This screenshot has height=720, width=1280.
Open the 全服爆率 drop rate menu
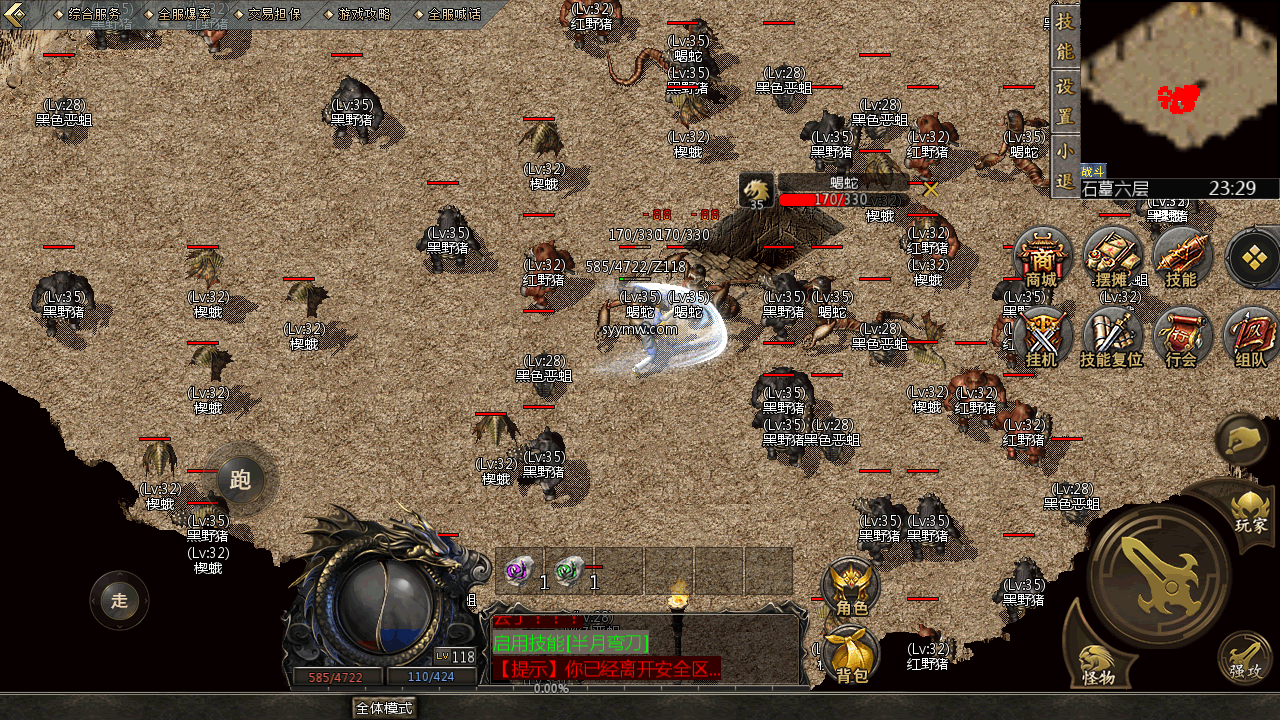point(184,14)
